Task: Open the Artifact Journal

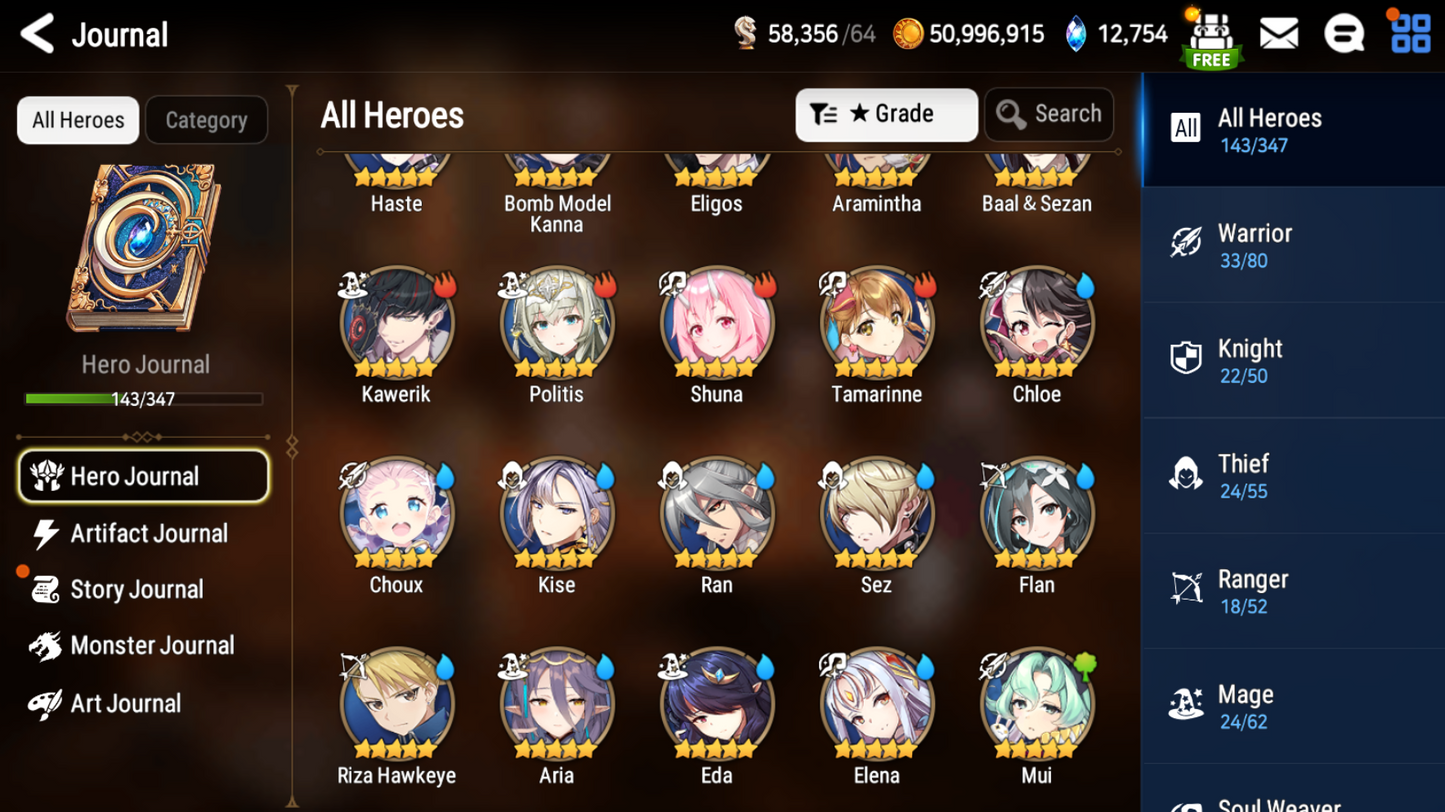Action: point(148,534)
